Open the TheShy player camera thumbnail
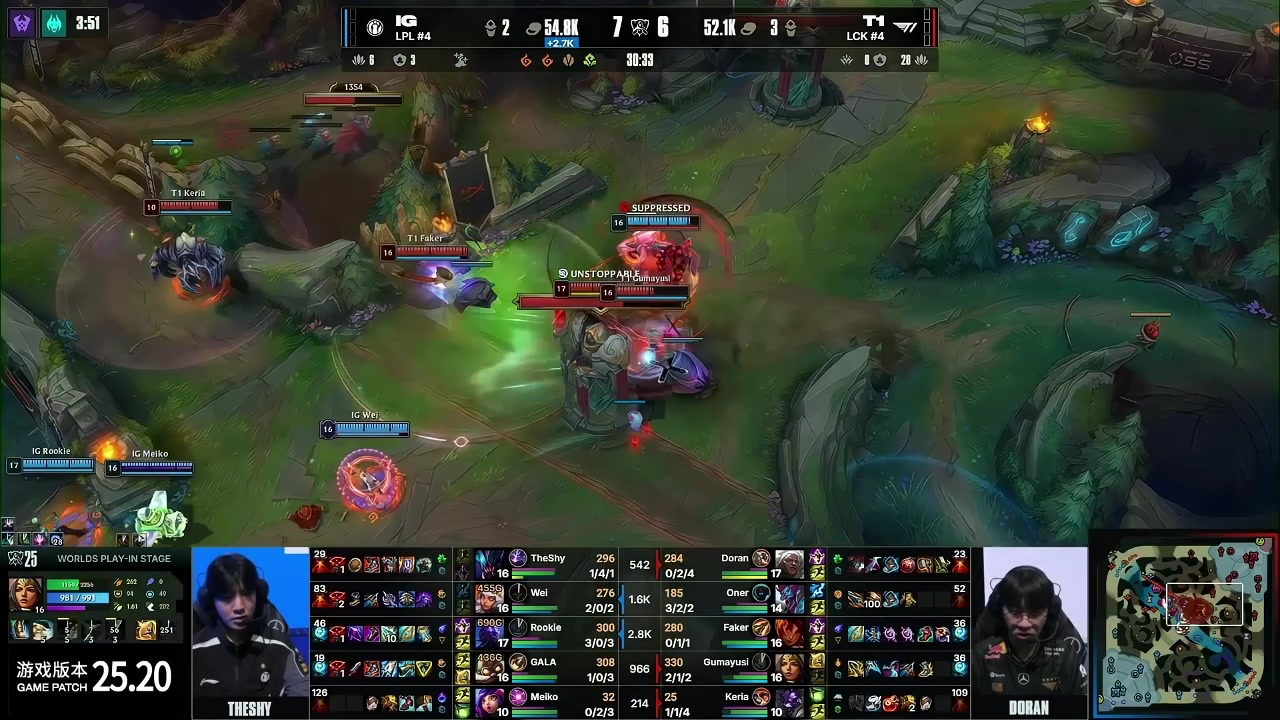 click(x=250, y=623)
